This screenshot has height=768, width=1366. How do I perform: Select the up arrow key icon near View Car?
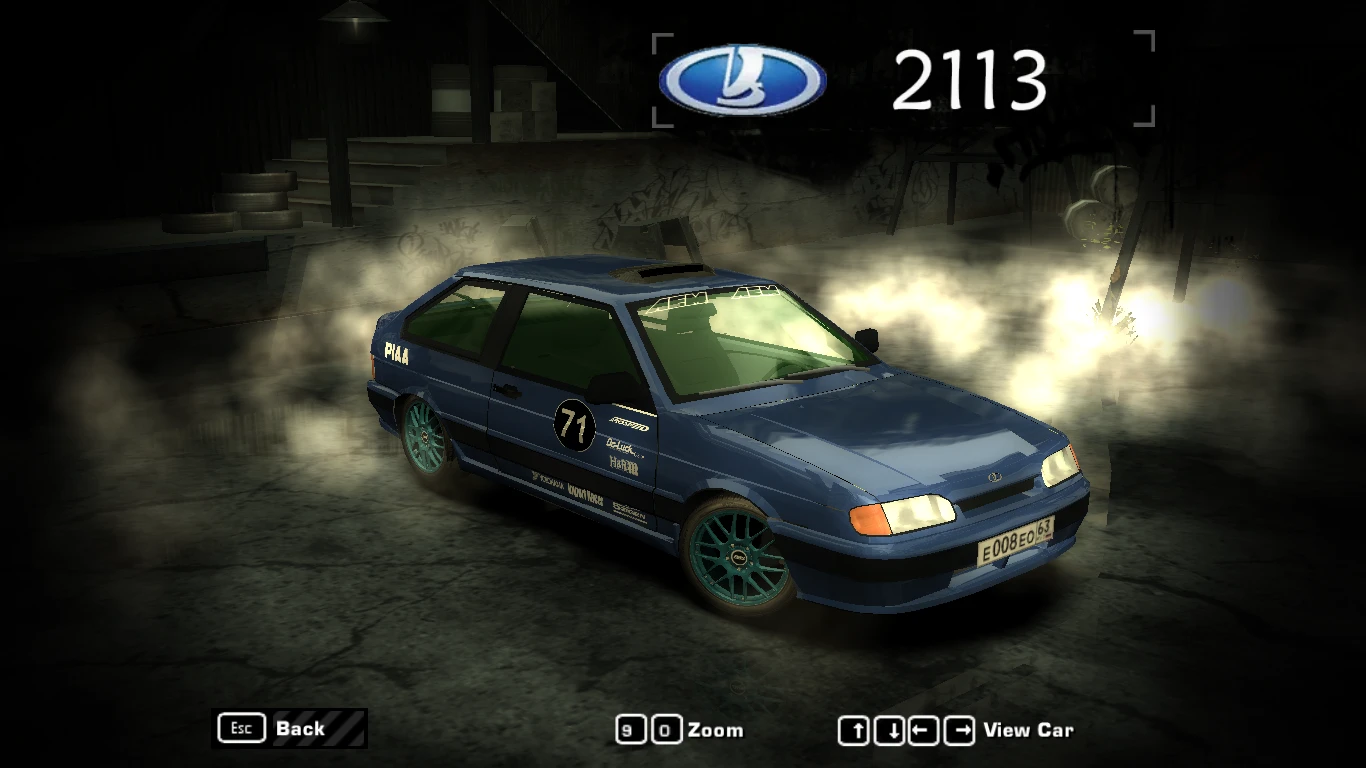pos(852,729)
